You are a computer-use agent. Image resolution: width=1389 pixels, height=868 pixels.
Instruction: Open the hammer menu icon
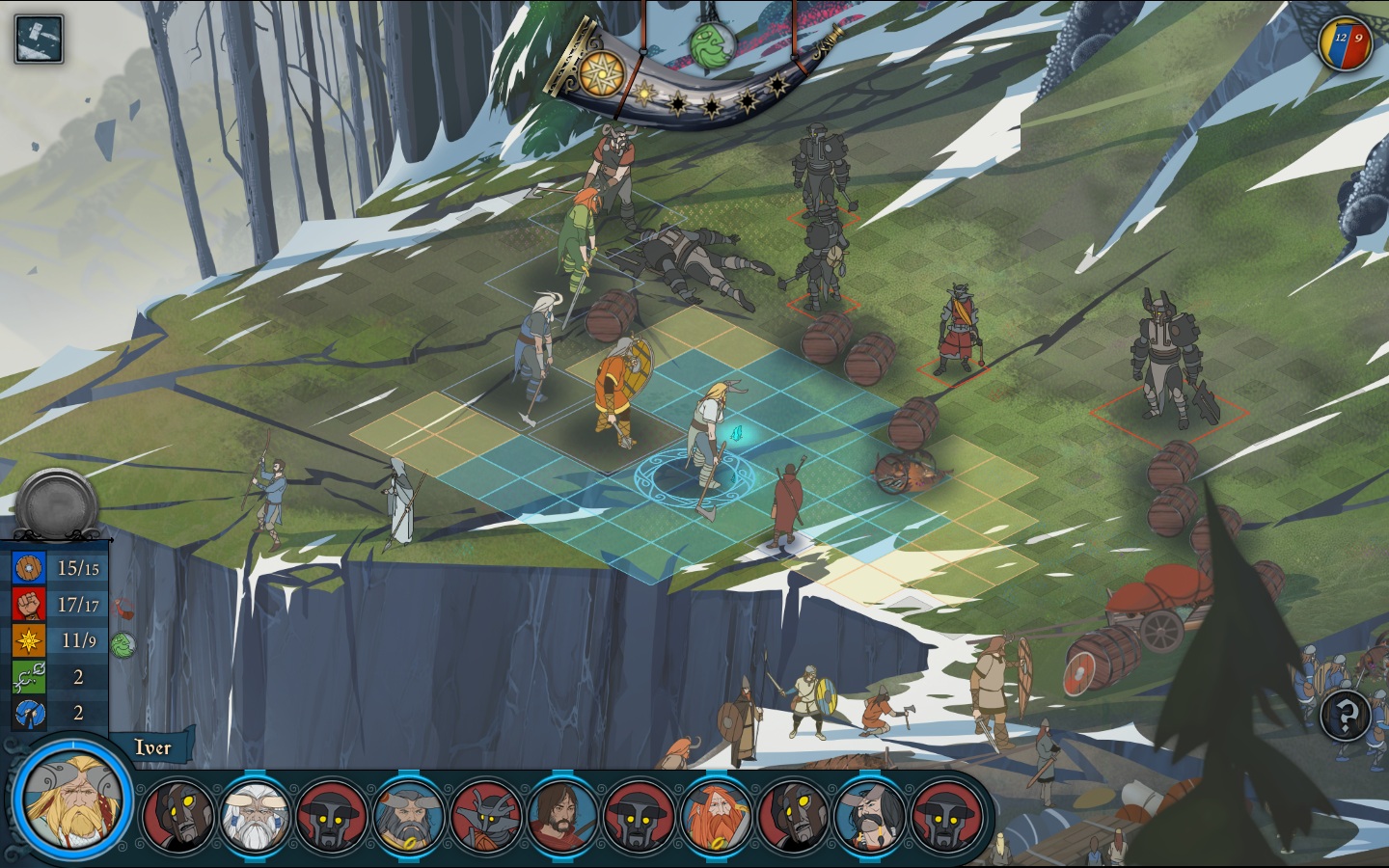coord(39,40)
